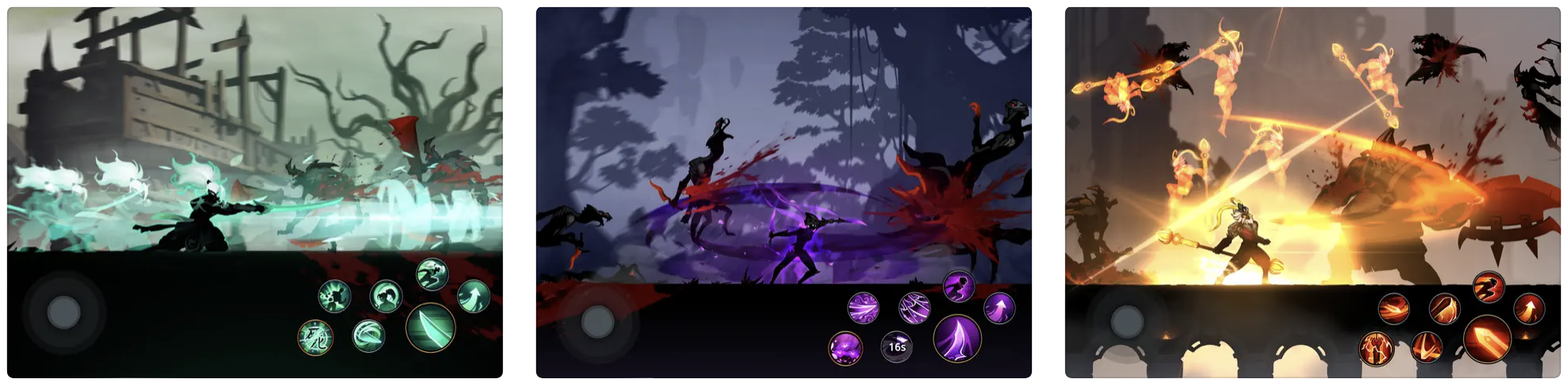1568x383 pixels.
Task: Trigger the green kanji ultimate skill
Action: click(x=315, y=337)
